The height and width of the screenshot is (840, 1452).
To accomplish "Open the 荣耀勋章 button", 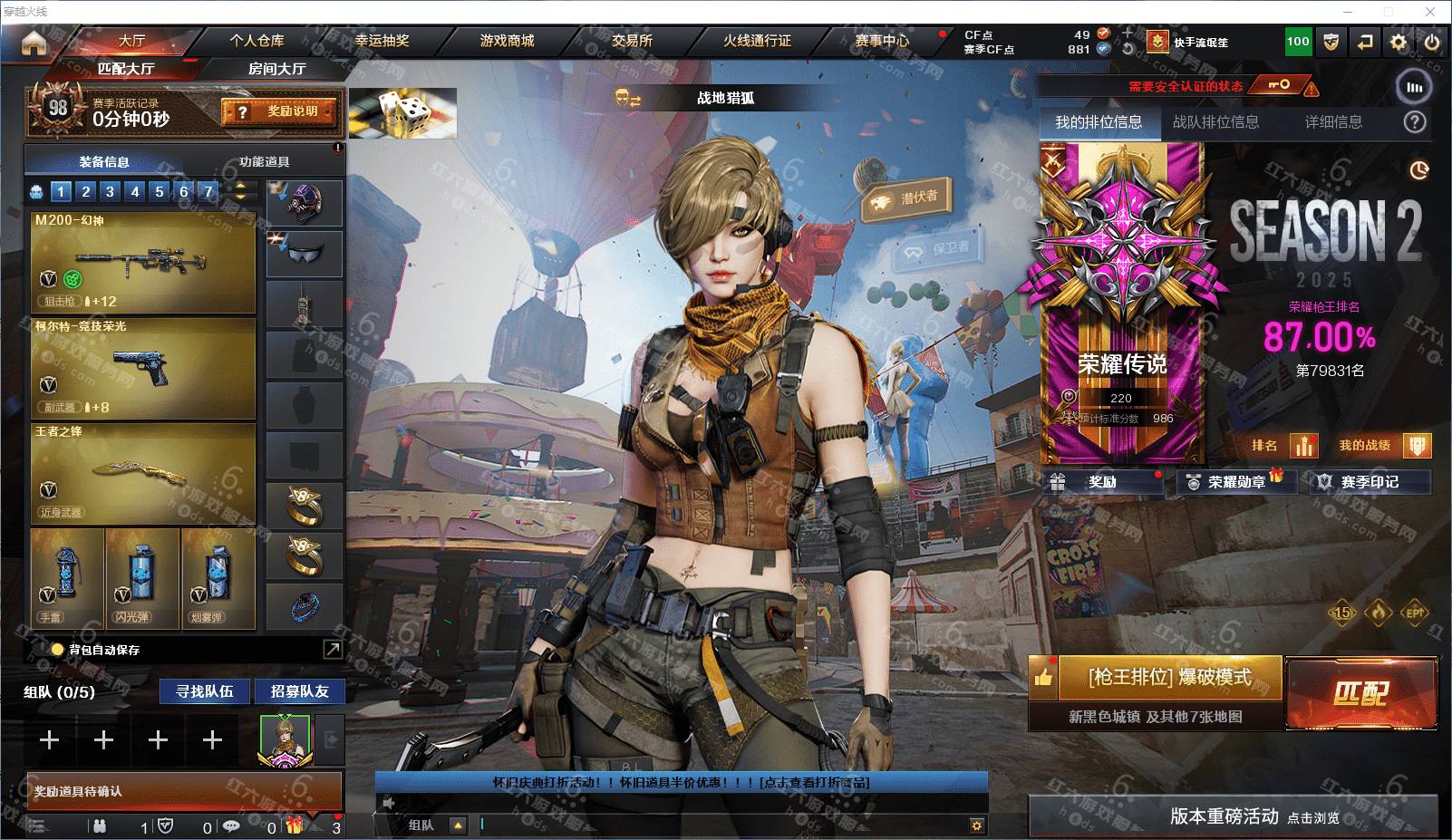I will (1234, 482).
